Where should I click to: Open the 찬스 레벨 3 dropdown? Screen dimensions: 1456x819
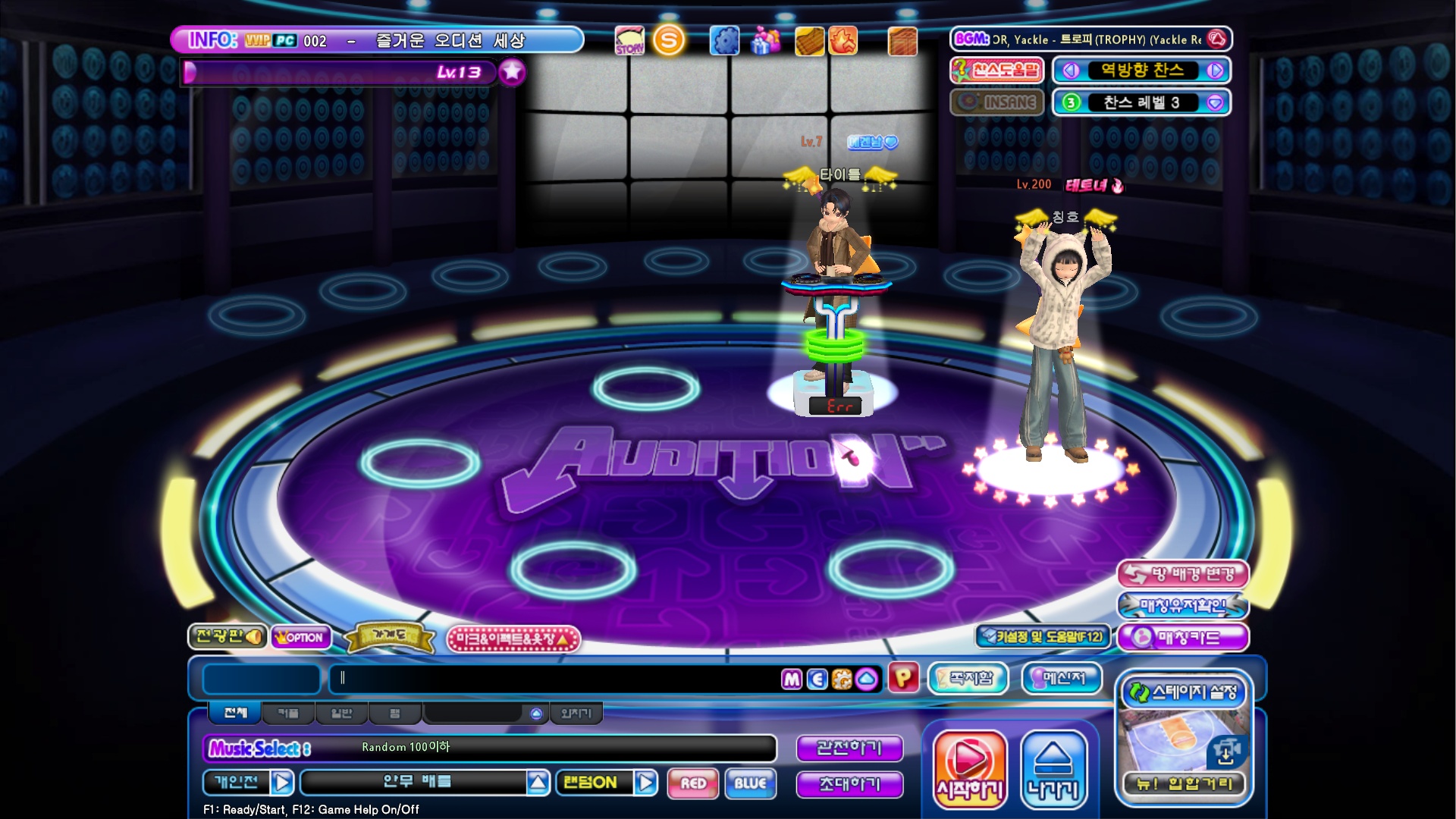pyautogui.click(x=1215, y=103)
